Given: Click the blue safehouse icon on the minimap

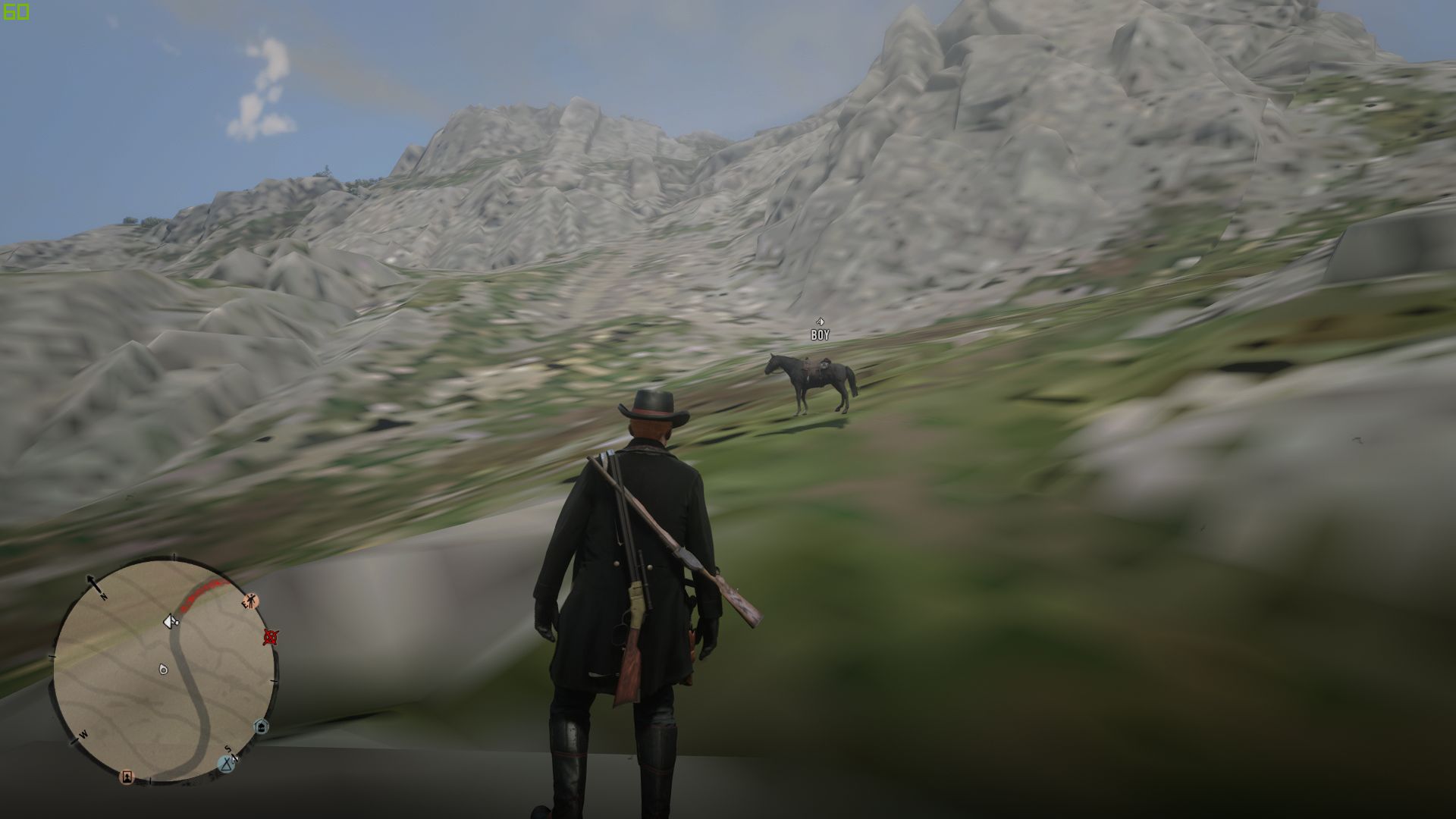Looking at the screenshot, I should click(261, 726).
